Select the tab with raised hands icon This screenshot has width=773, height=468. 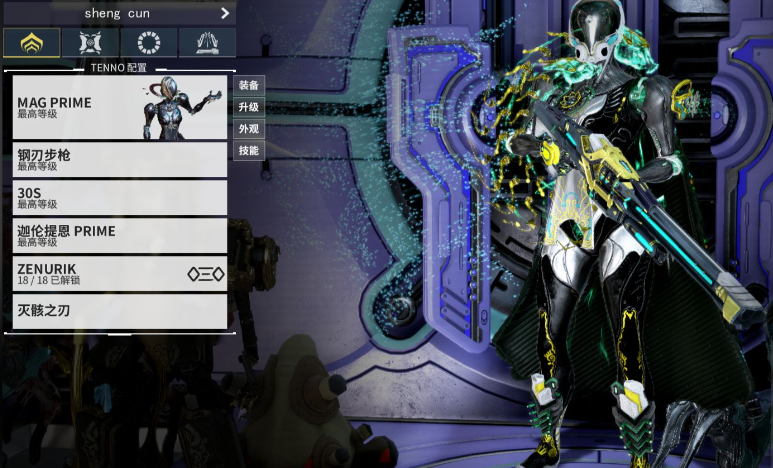pos(207,43)
